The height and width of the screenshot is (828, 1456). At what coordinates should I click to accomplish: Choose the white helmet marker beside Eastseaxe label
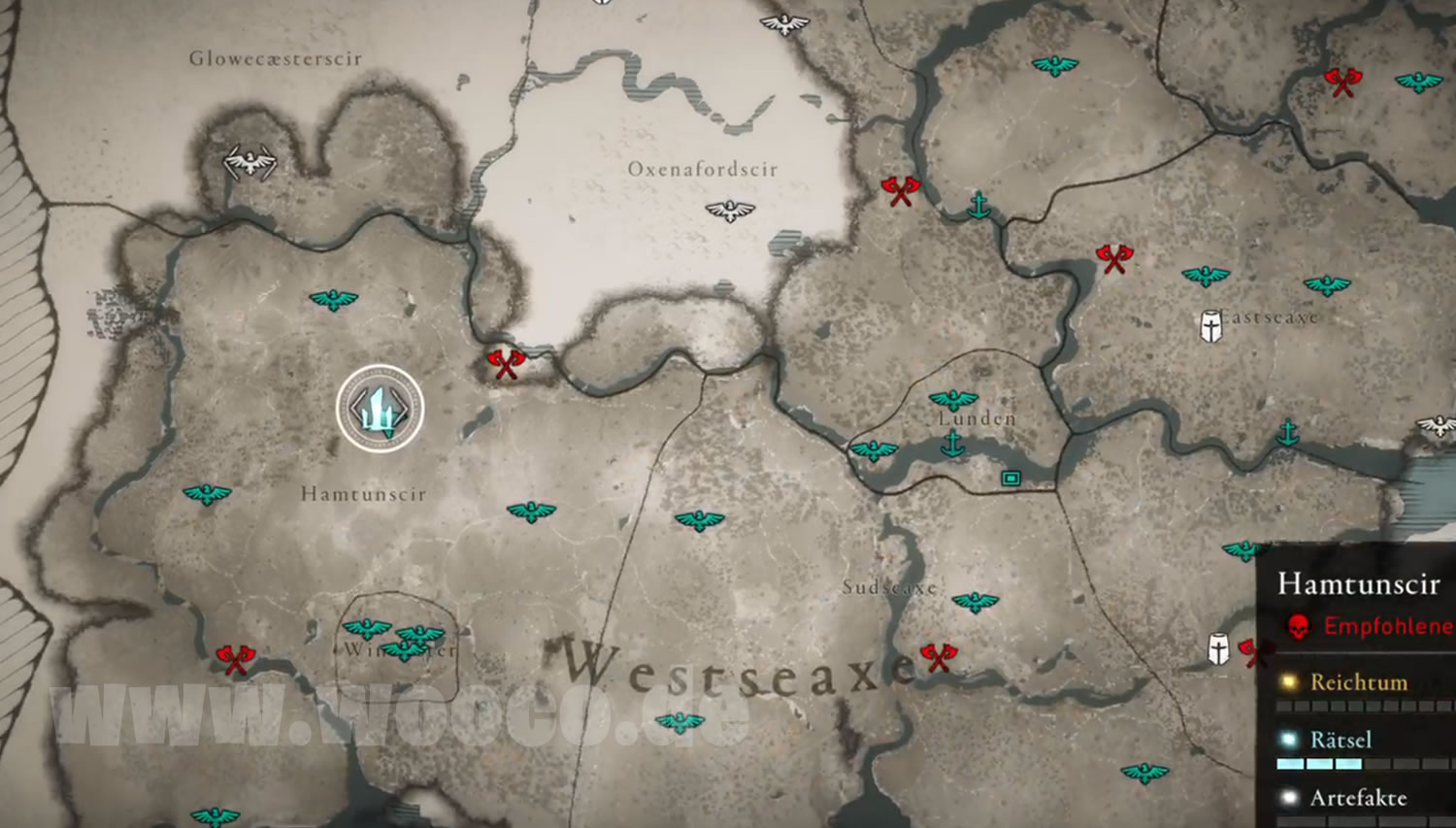[1210, 326]
